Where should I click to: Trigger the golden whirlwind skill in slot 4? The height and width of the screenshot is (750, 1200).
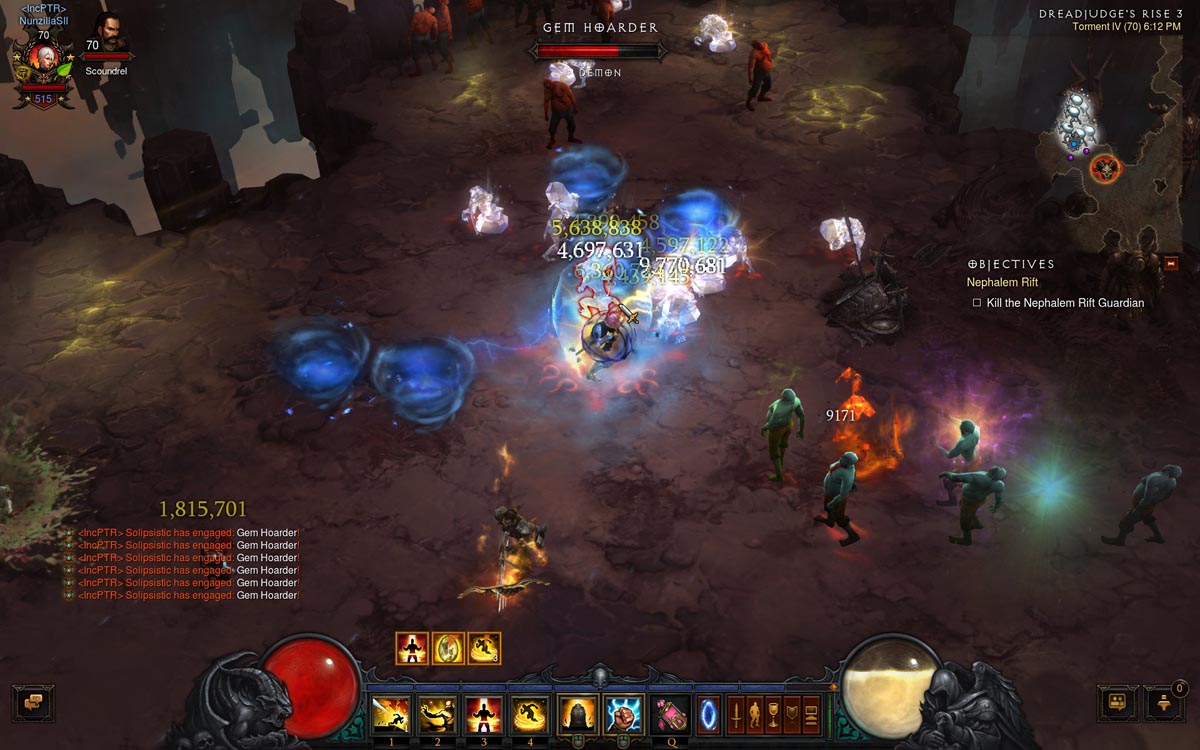click(530, 715)
